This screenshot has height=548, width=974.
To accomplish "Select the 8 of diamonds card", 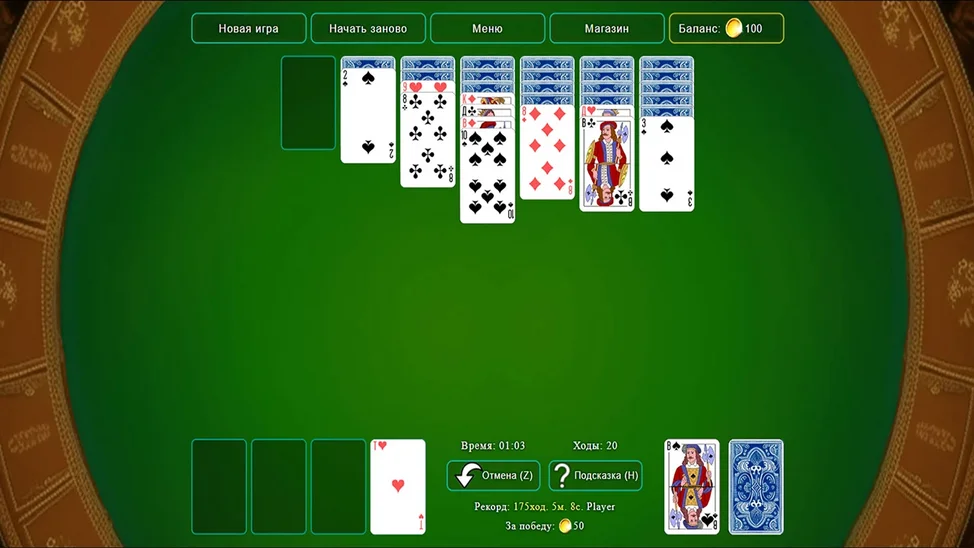I will [548, 155].
